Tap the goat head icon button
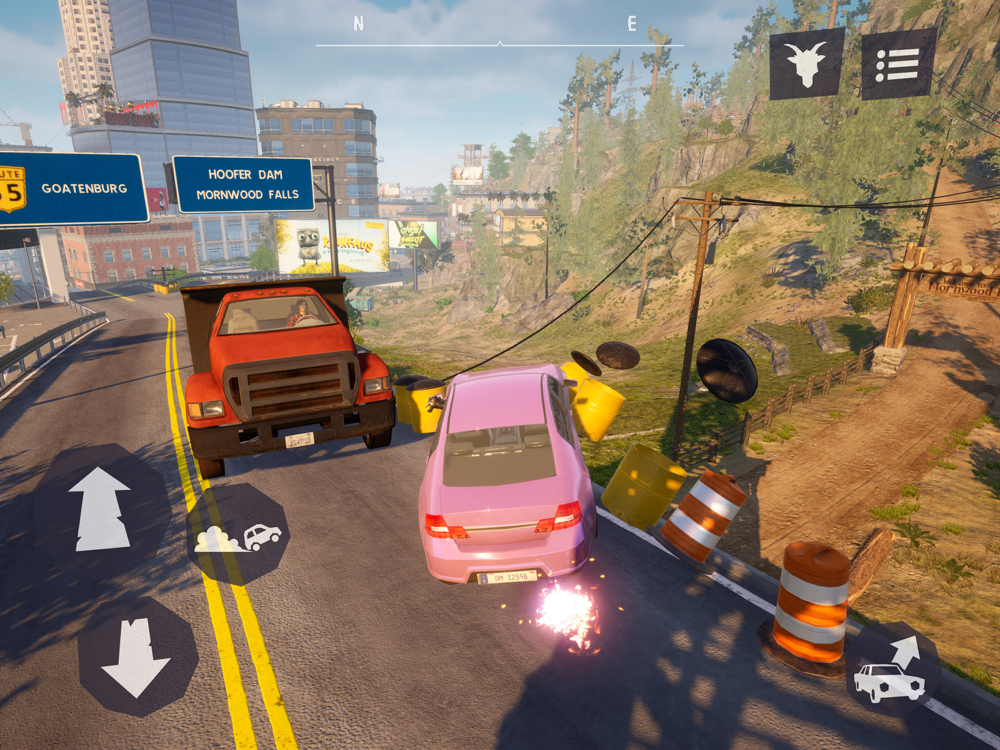1000x750 pixels. [806, 64]
